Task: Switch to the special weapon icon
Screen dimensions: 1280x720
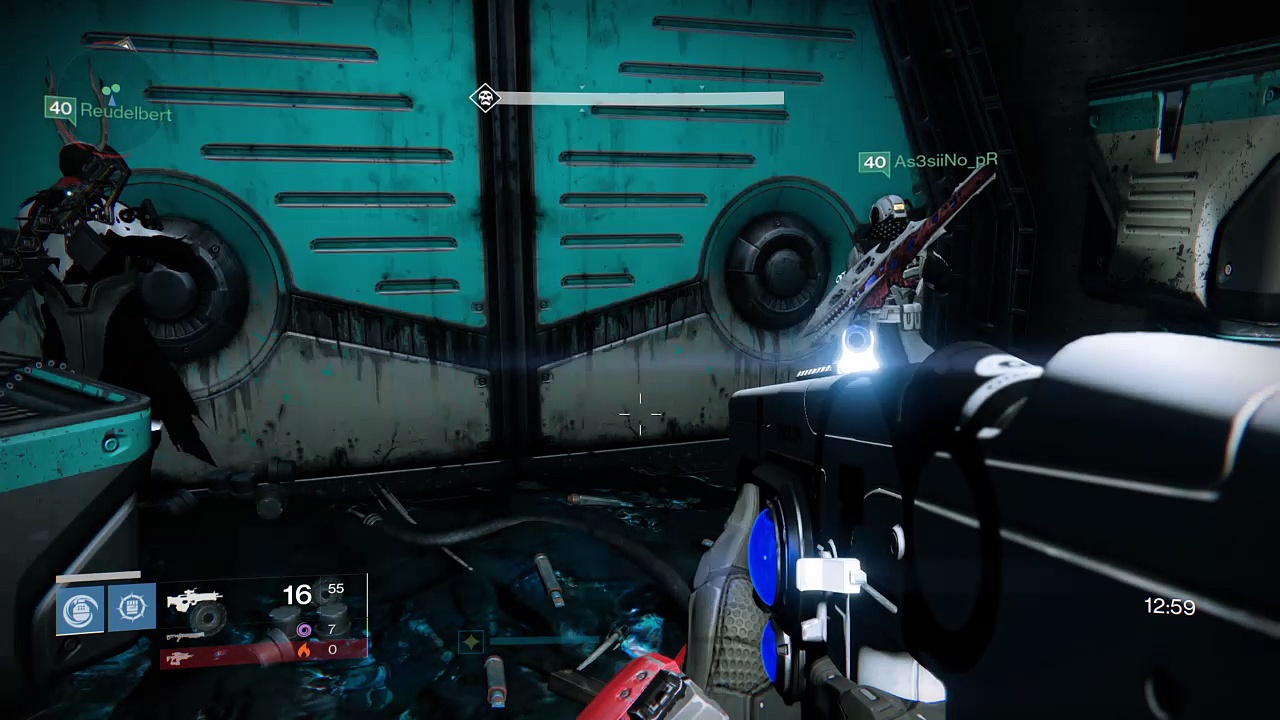Action: [186, 635]
